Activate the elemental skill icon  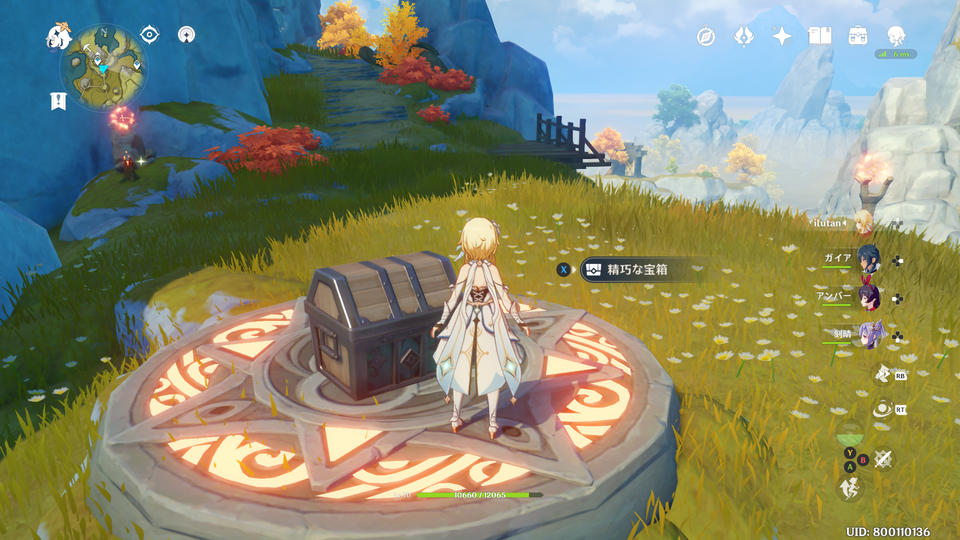click(882, 374)
